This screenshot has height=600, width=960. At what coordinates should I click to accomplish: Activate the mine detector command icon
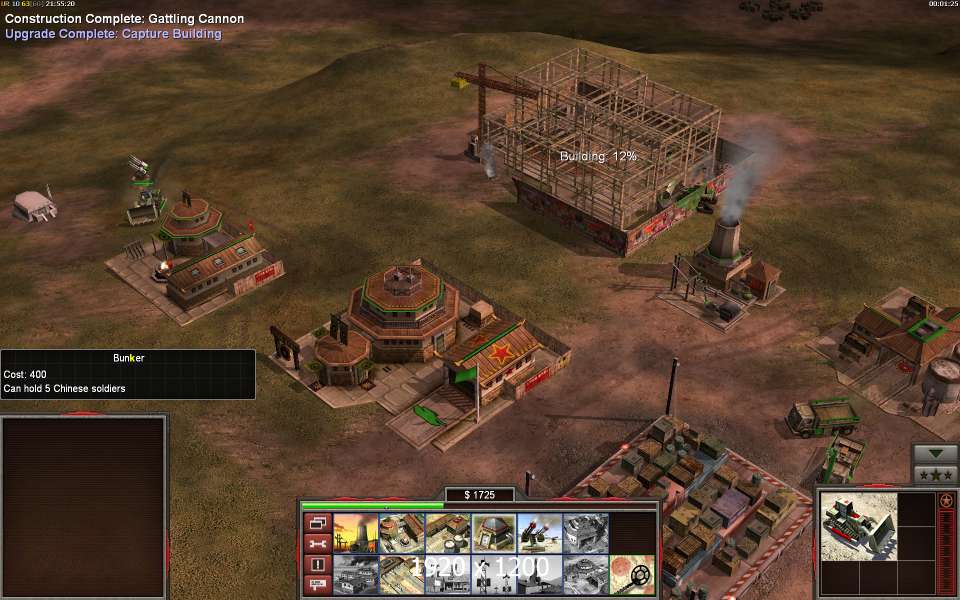[x=632, y=575]
